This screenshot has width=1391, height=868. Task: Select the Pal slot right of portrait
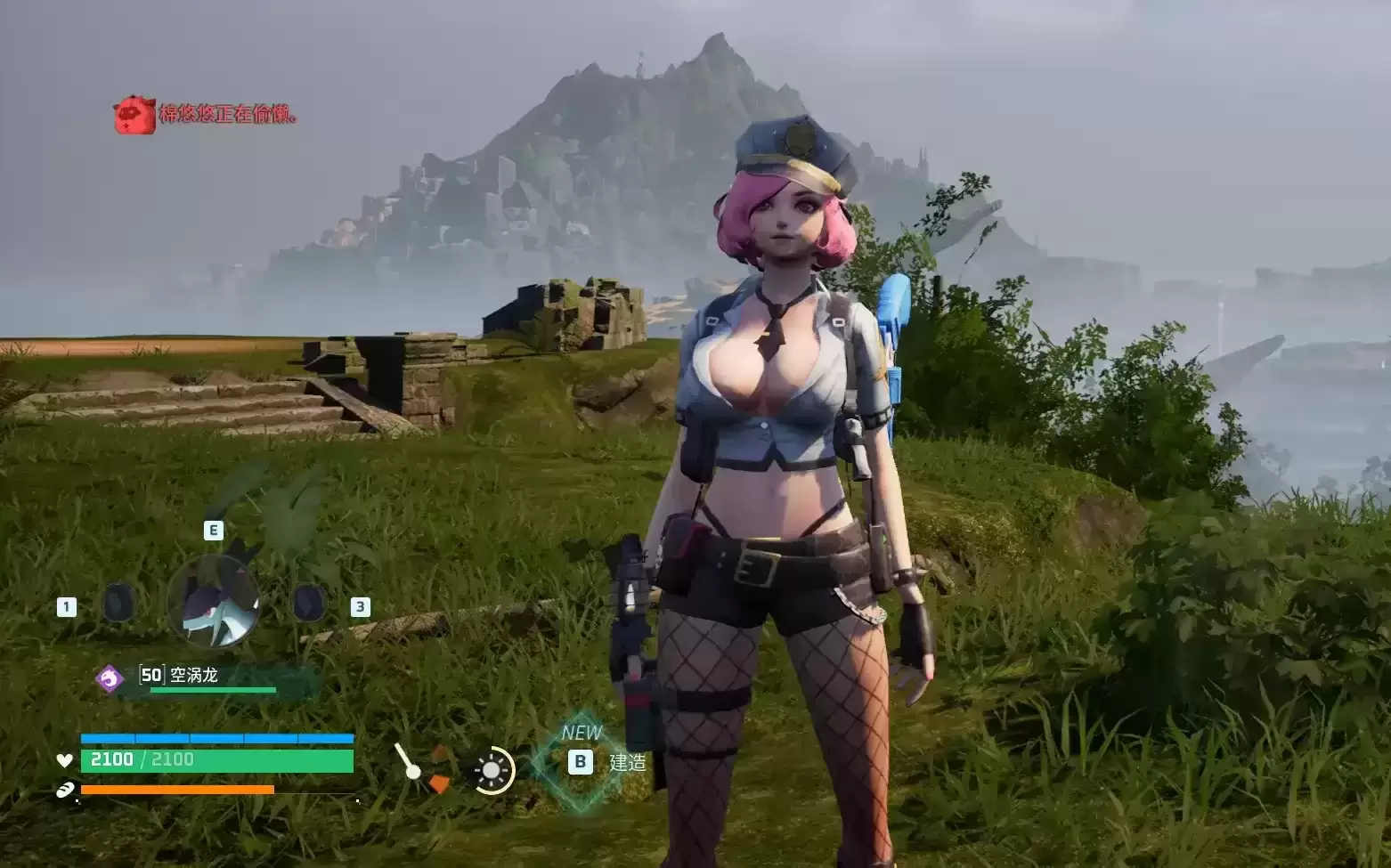click(x=309, y=604)
